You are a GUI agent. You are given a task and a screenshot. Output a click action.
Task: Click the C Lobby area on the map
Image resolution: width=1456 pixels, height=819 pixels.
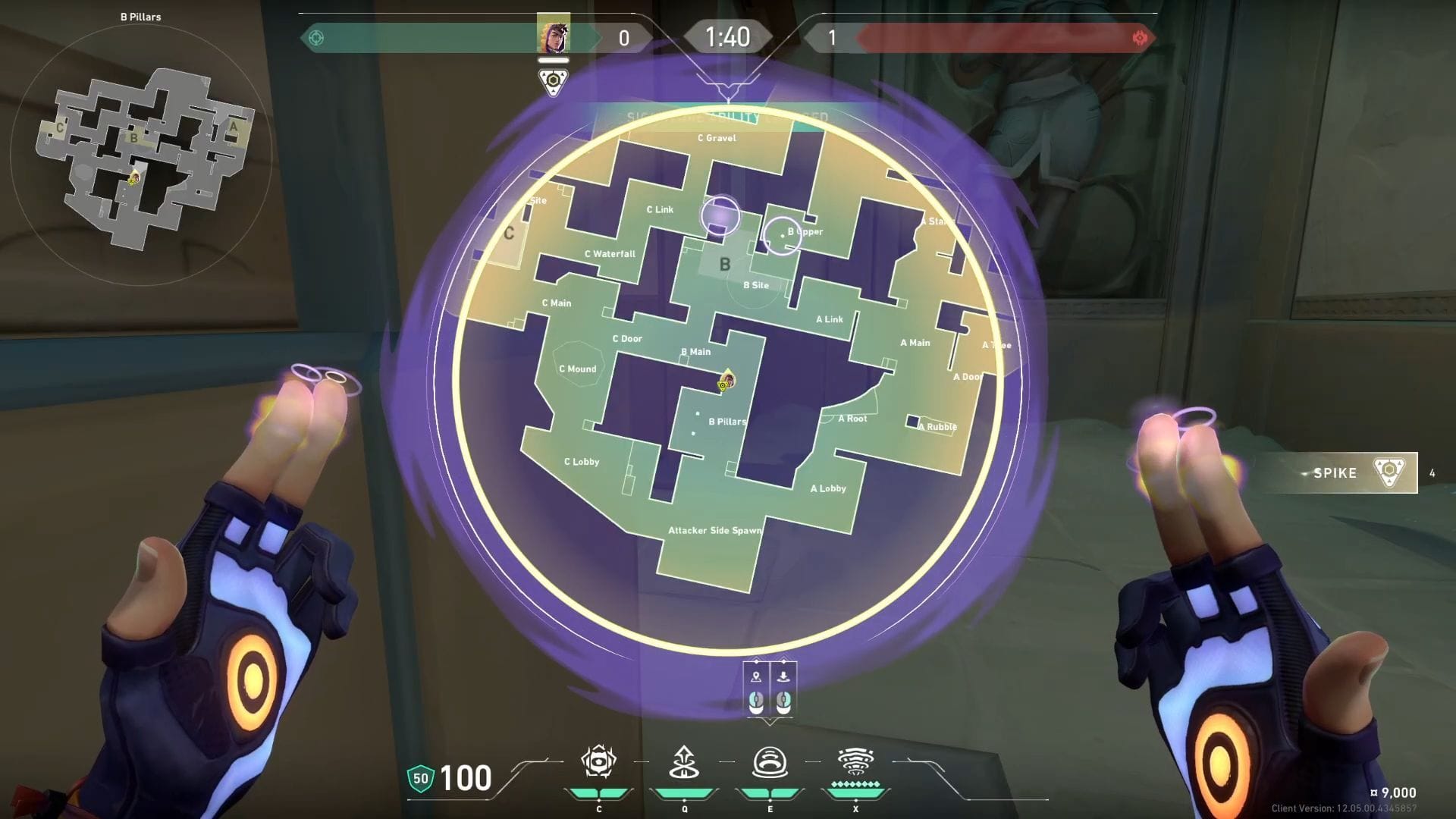pos(581,461)
